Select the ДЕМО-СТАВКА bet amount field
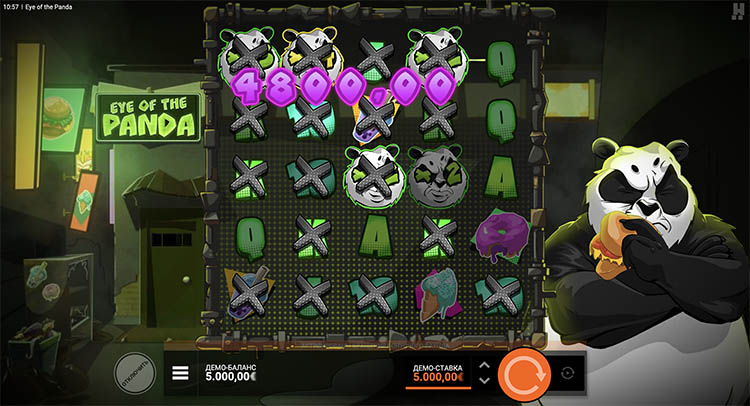Viewport: 750px width, 406px height. point(438,373)
